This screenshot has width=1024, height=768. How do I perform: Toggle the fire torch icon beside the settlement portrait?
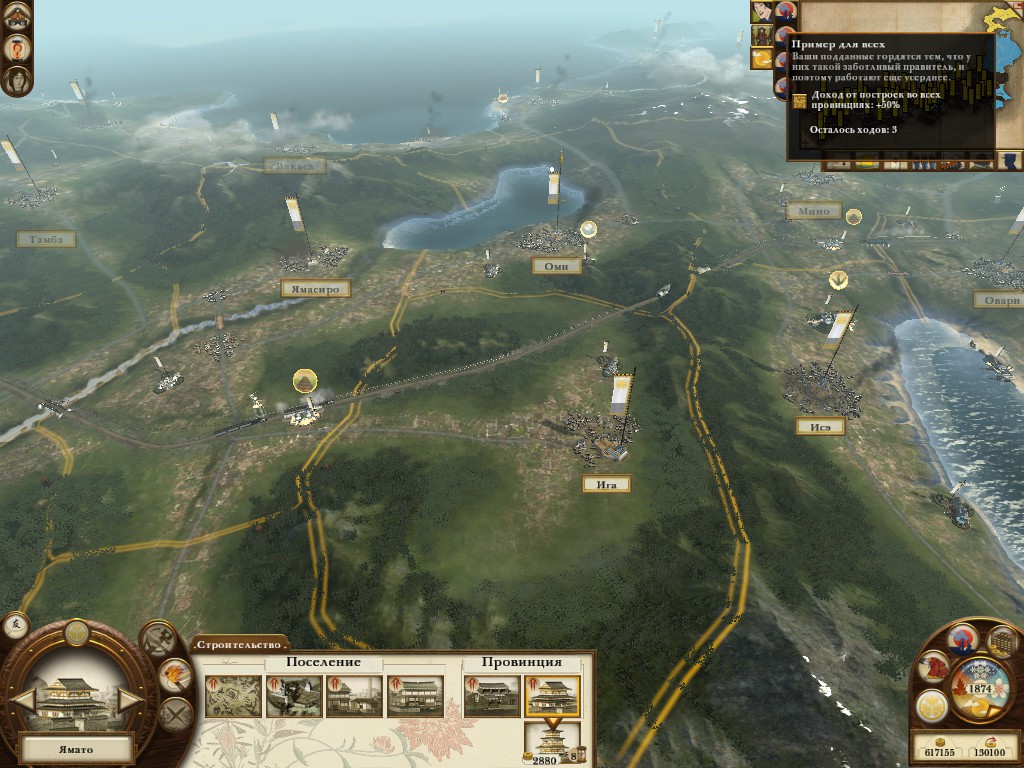[x=175, y=677]
